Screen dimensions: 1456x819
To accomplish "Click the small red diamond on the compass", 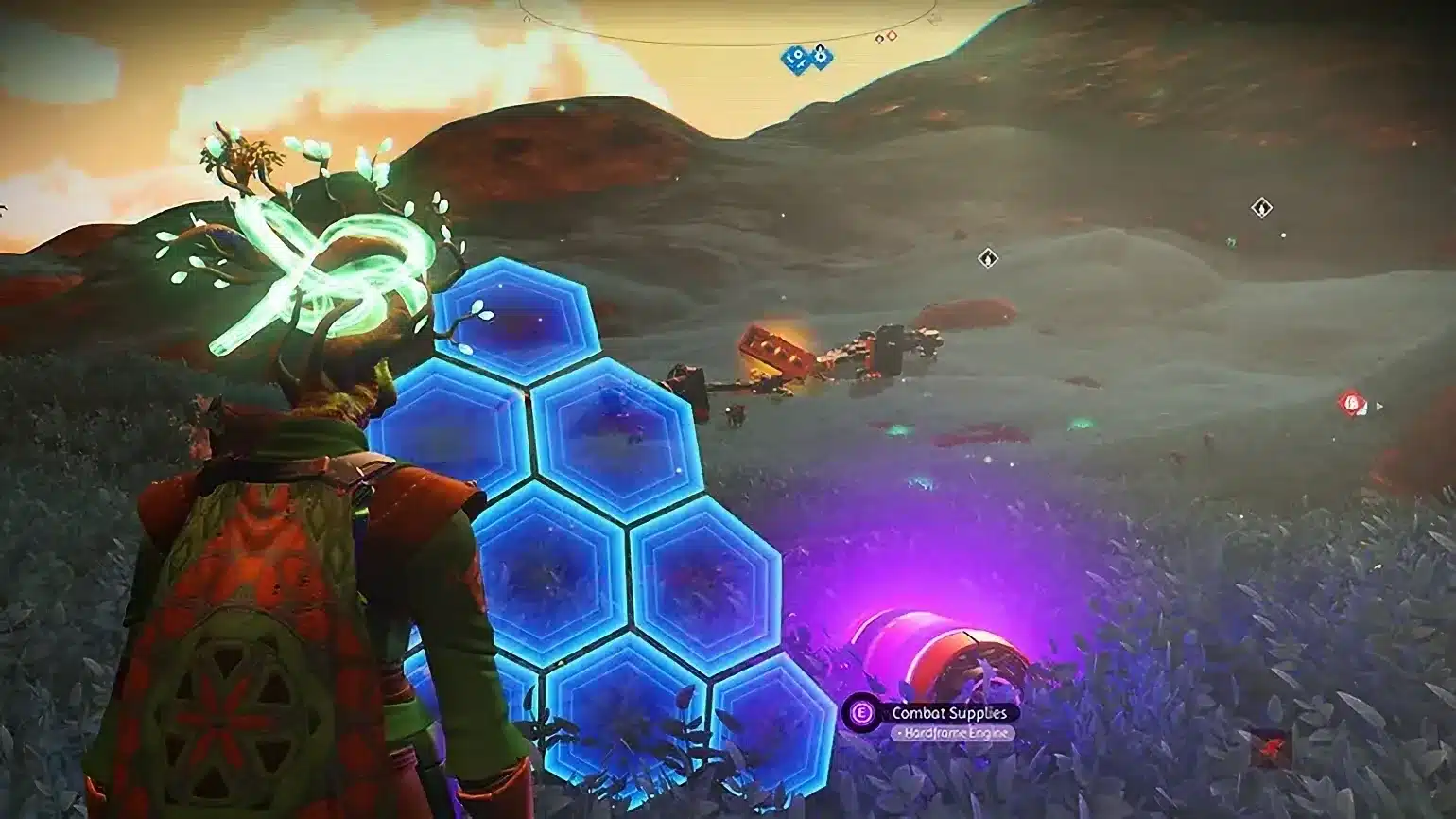I will 892,36.
